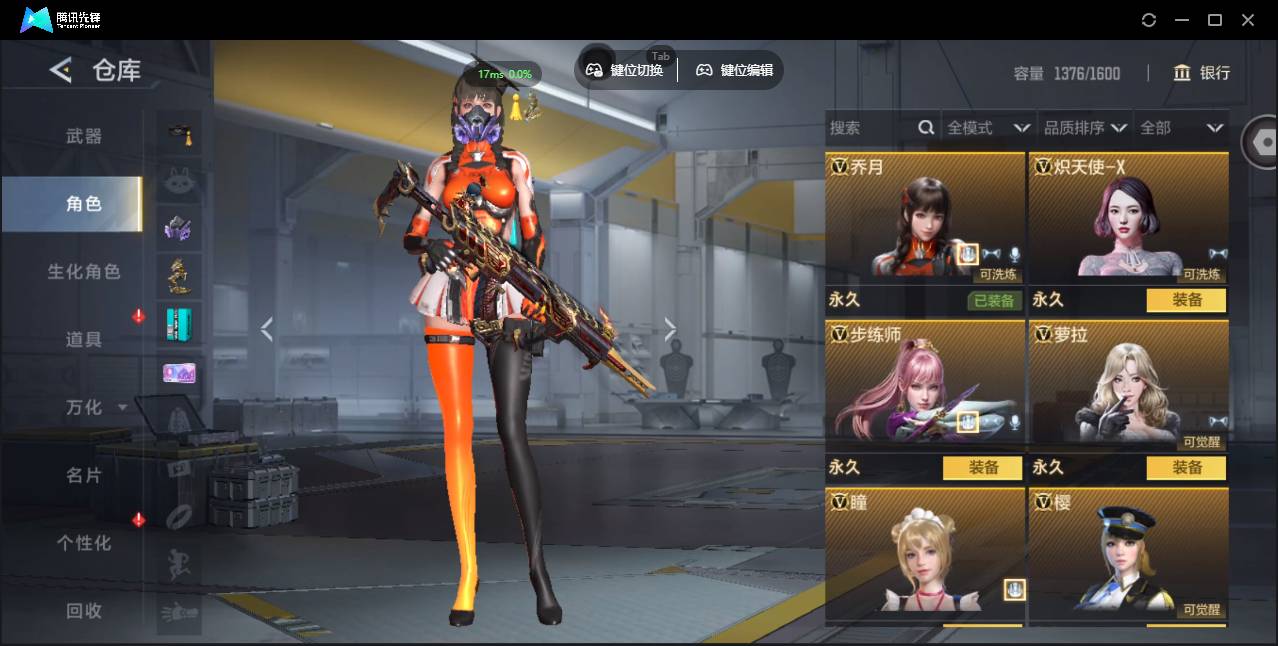
Task: Open the 全部 filter dropdown
Action: click(x=1181, y=128)
